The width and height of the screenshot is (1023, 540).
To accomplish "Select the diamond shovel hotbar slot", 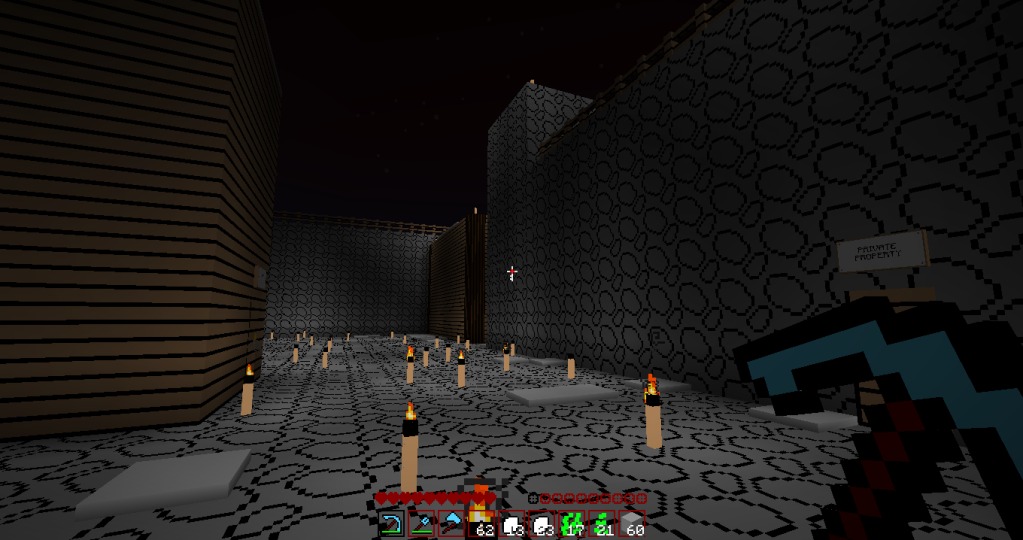I will [x=421, y=523].
